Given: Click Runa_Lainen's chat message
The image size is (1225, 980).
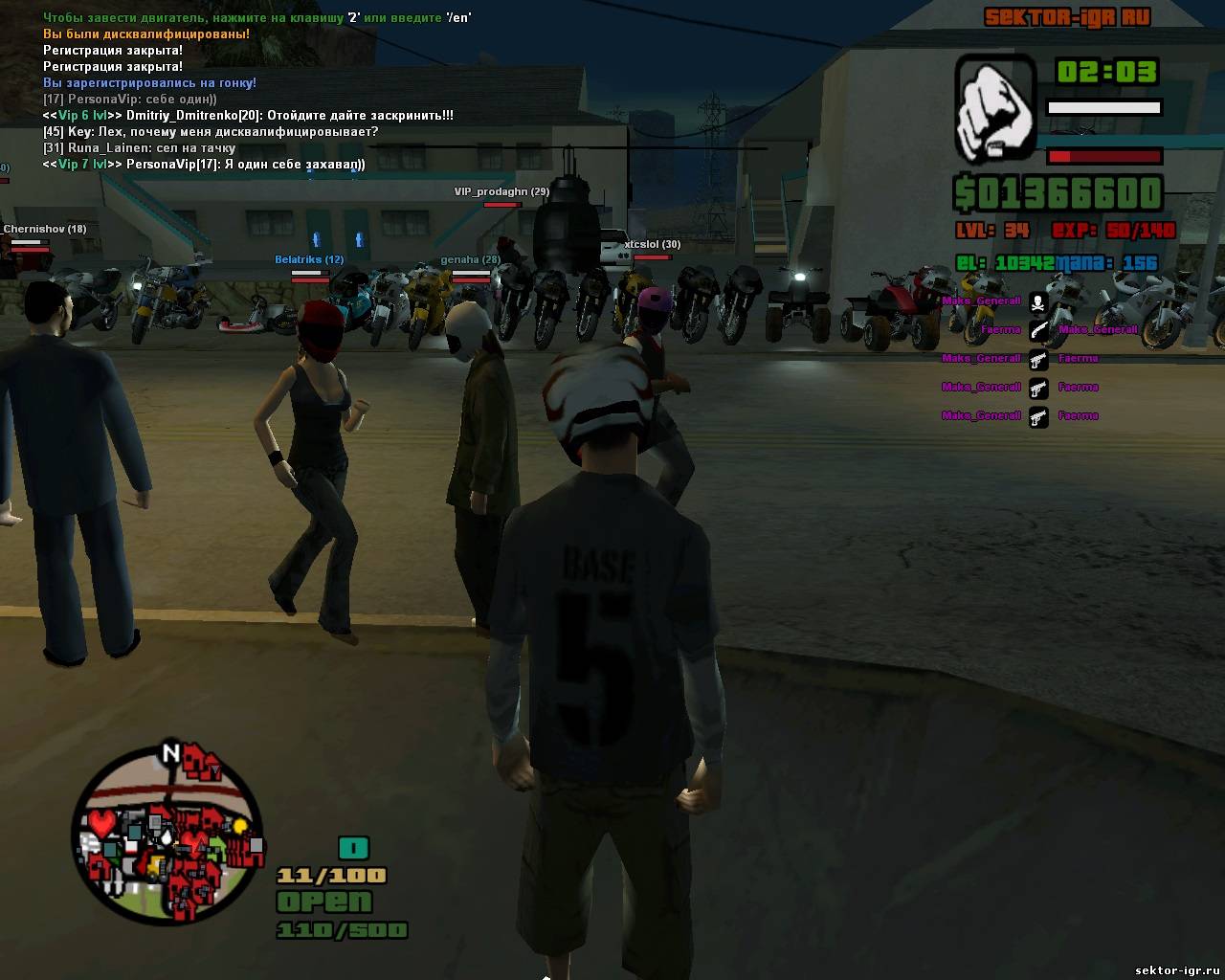Looking at the screenshot, I should tap(140, 148).
